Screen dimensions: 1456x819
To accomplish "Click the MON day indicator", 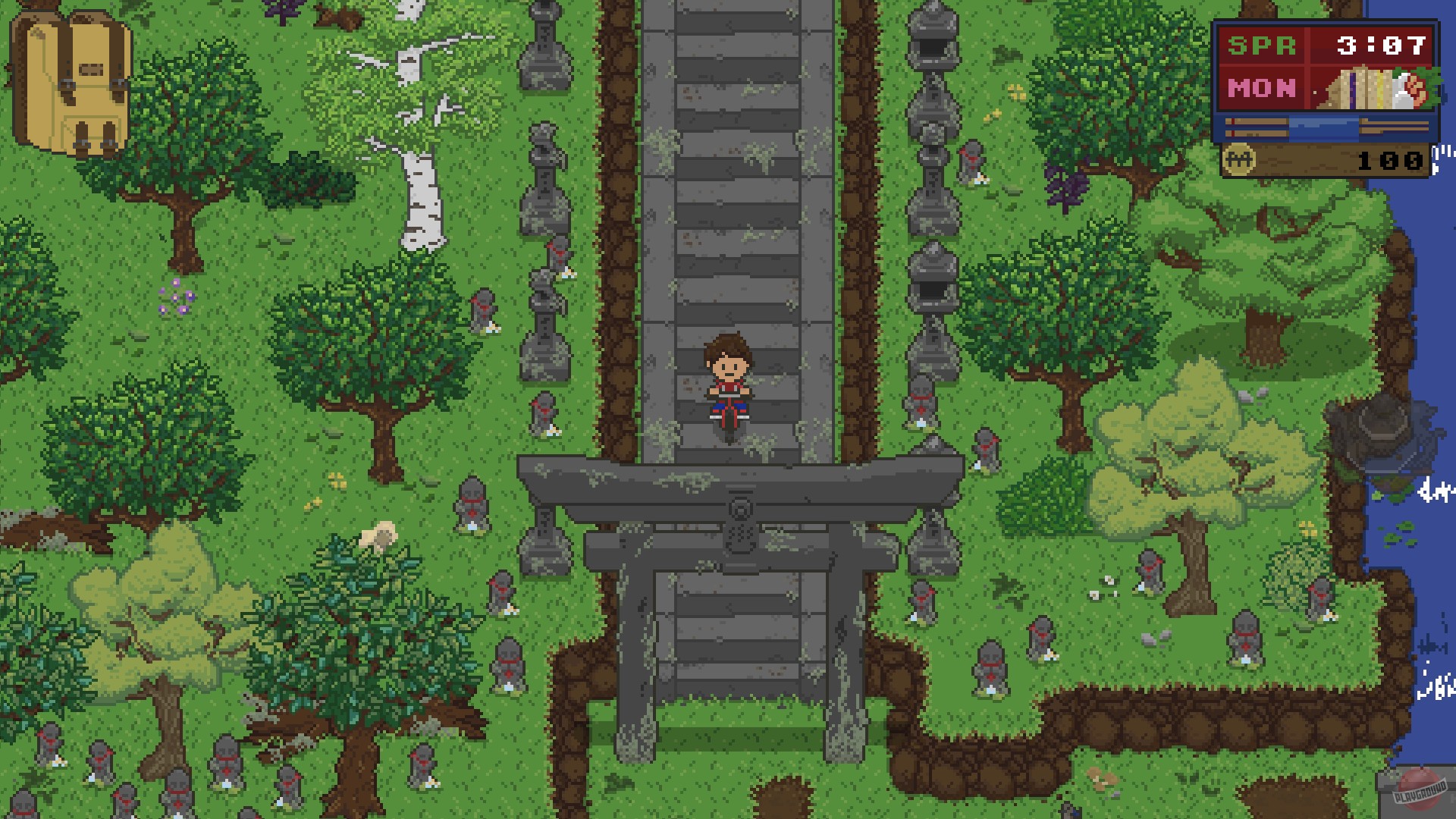I will [1261, 88].
